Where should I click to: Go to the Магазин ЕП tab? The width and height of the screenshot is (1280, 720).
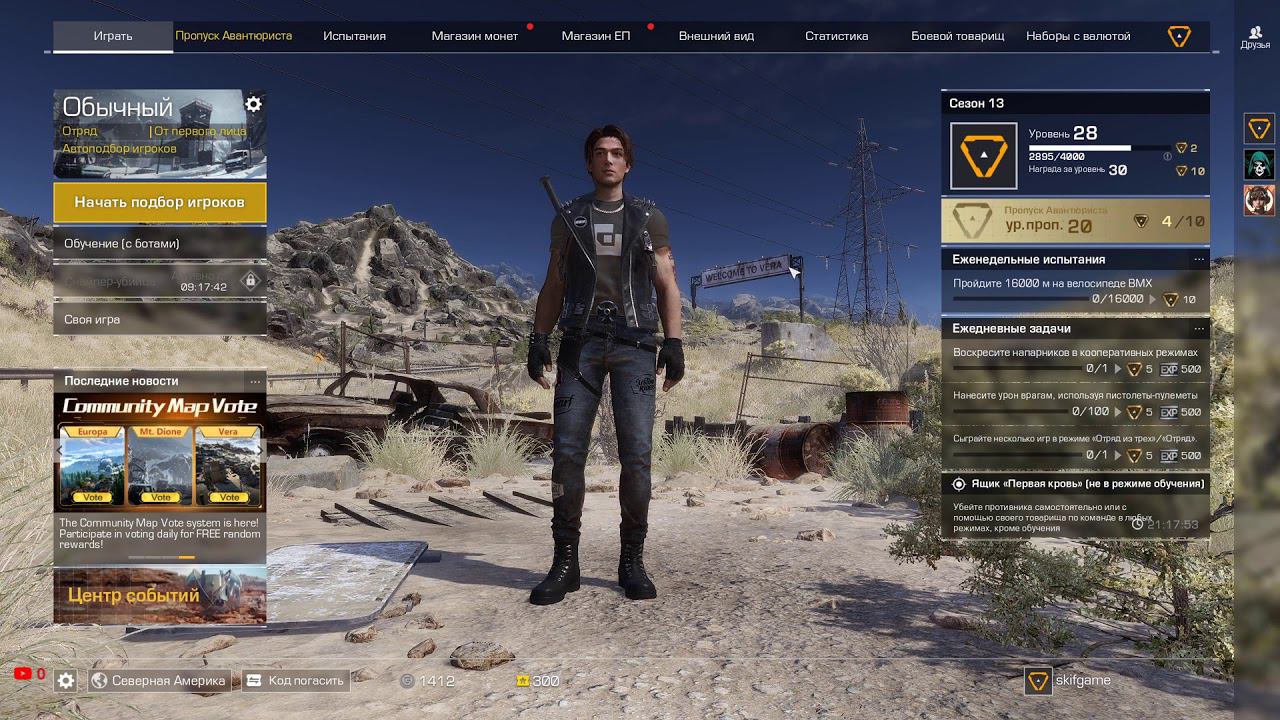tap(595, 36)
